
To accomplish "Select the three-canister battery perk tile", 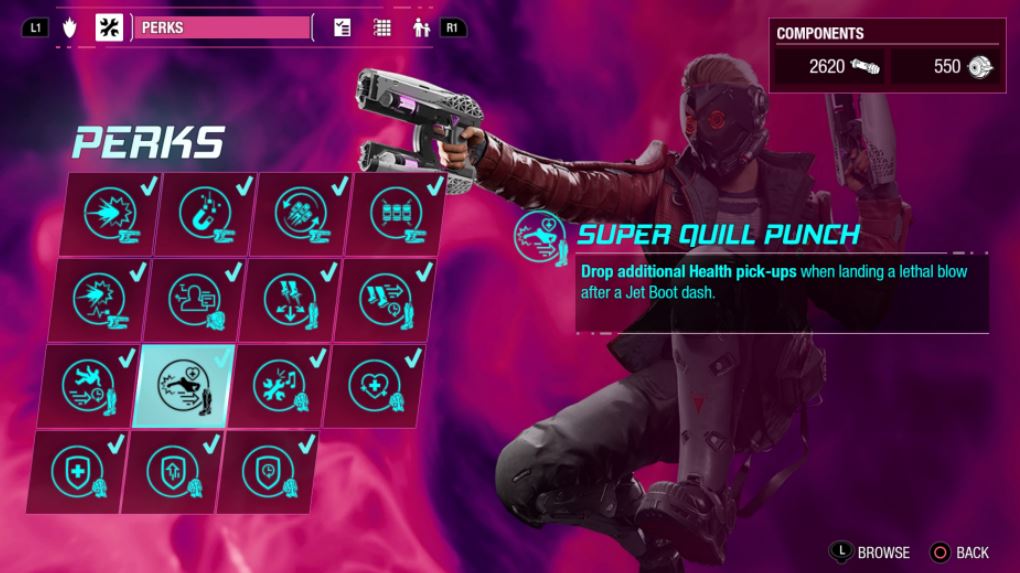I will pyautogui.click(x=397, y=214).
